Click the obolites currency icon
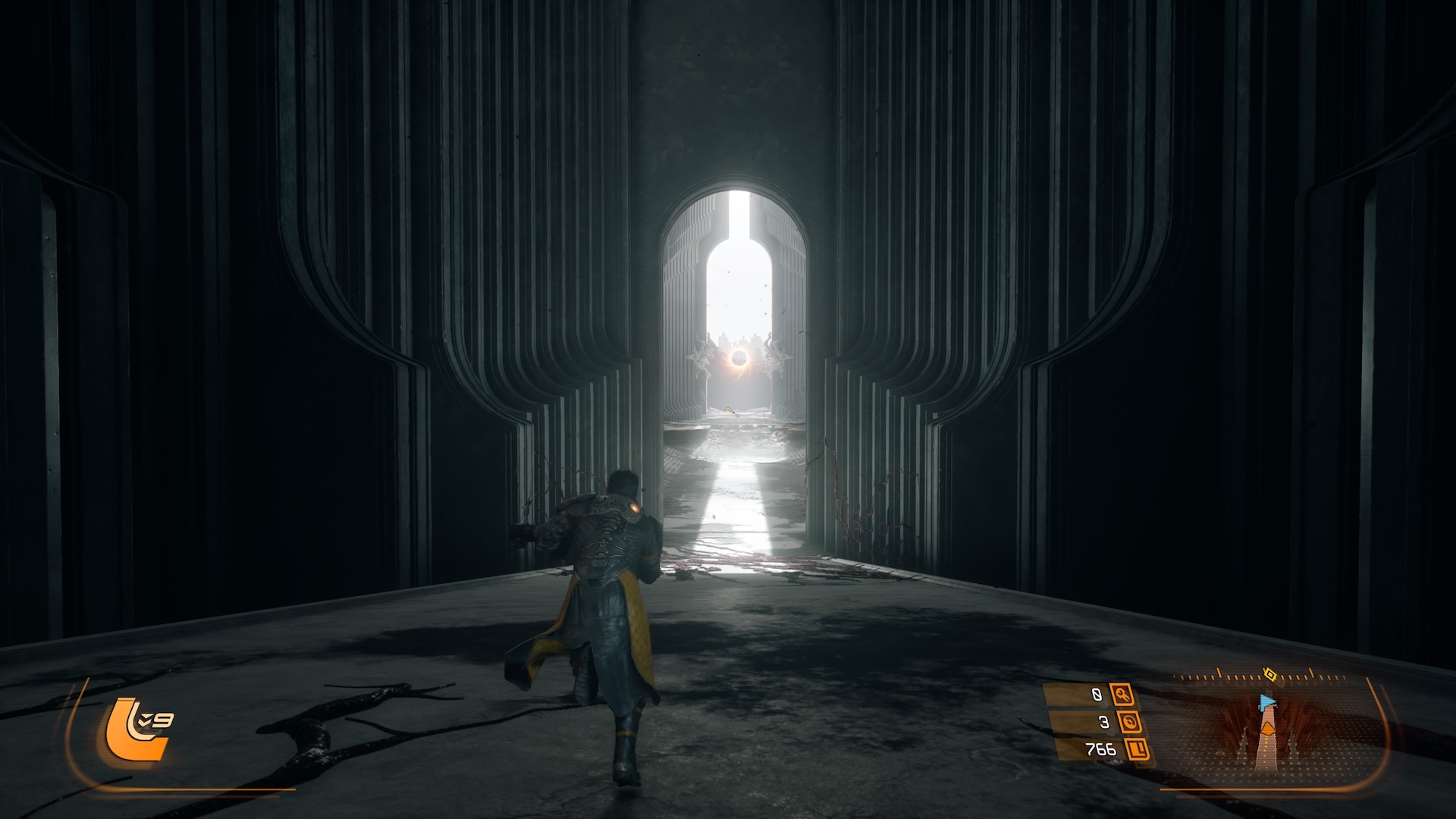 [x=1137, y=750]
